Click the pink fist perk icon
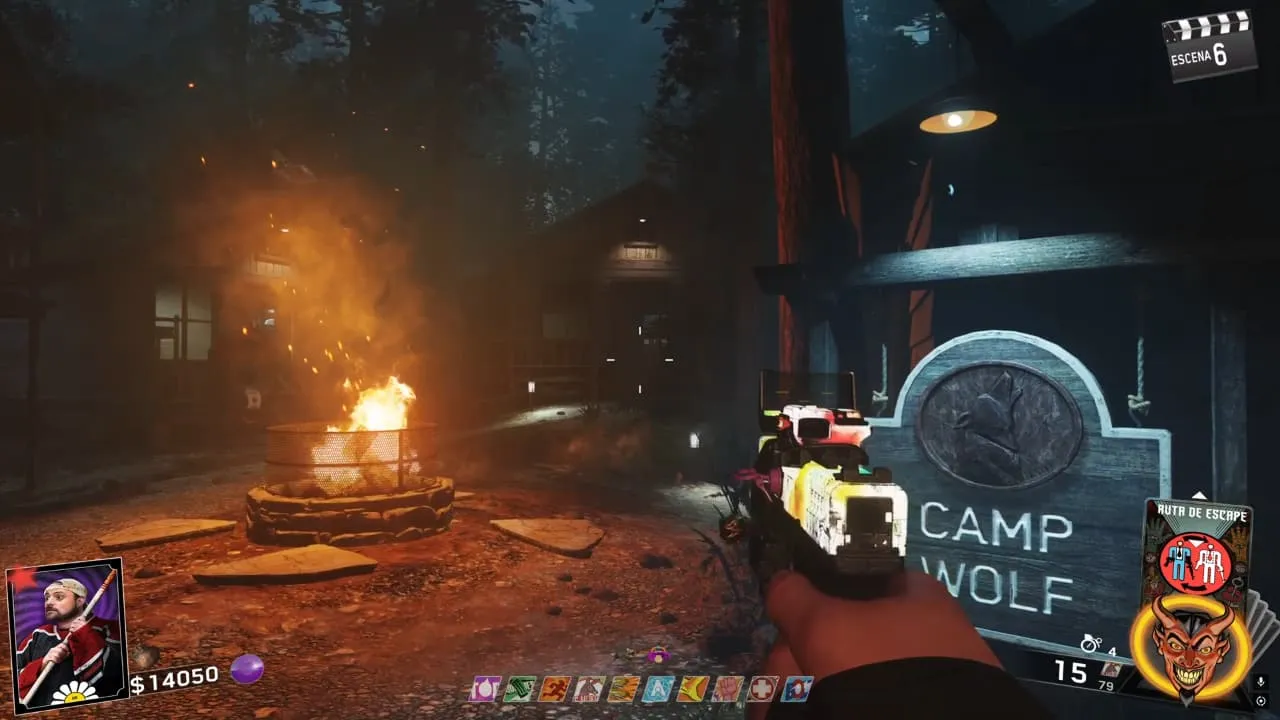 coord(727,689)
